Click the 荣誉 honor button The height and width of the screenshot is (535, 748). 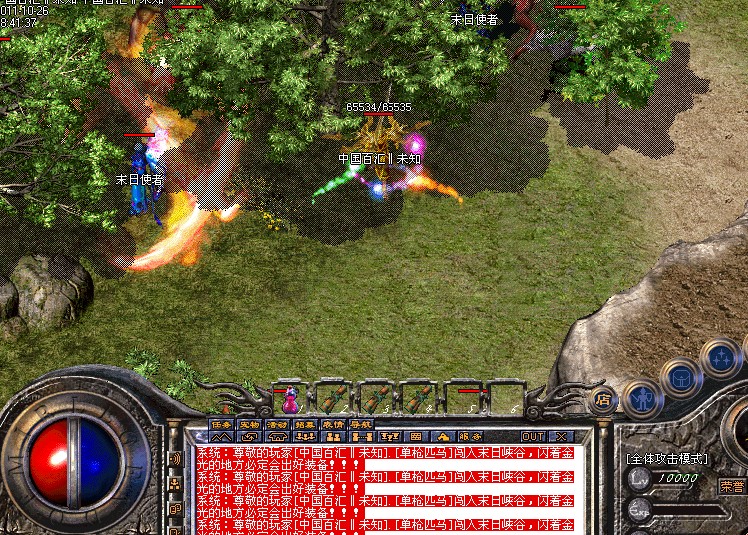[x=731, y=486]
